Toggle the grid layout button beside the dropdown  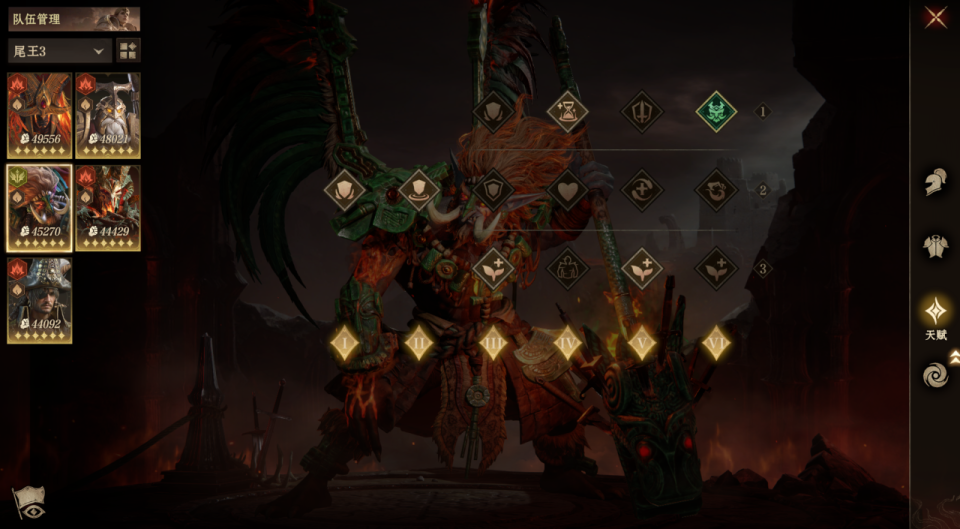click(128, 51)
